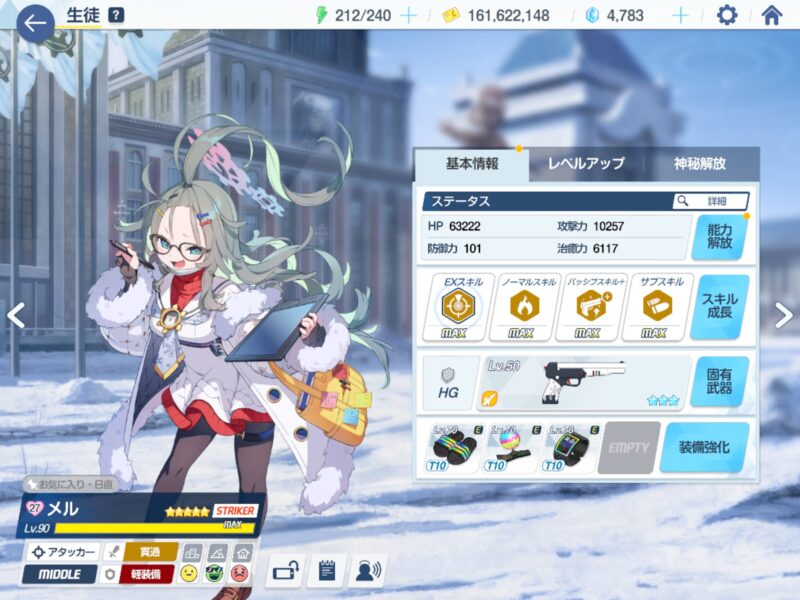Play the student's voice lines

pyautogui.click(x=369, y=571)
